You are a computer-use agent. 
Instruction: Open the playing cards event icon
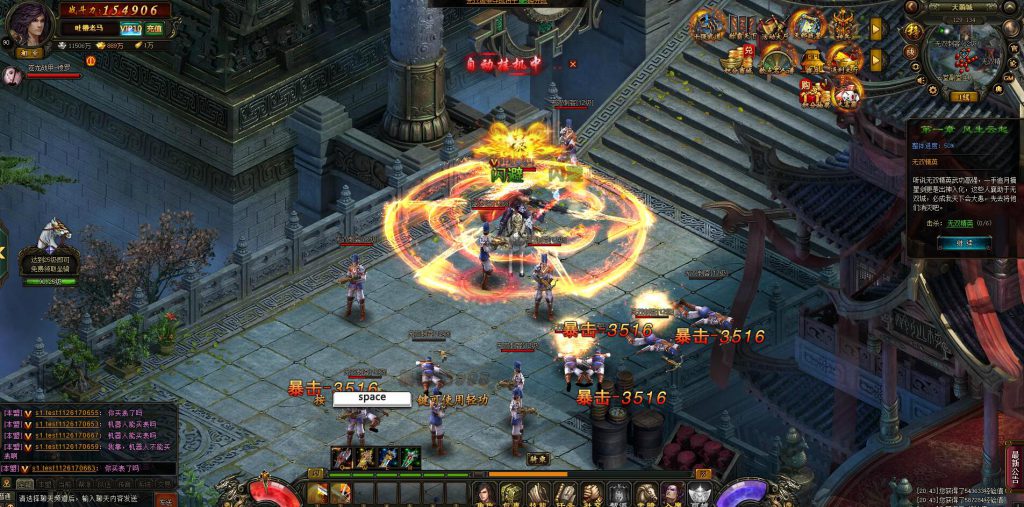pyautogui.click(x=848, y=93)
